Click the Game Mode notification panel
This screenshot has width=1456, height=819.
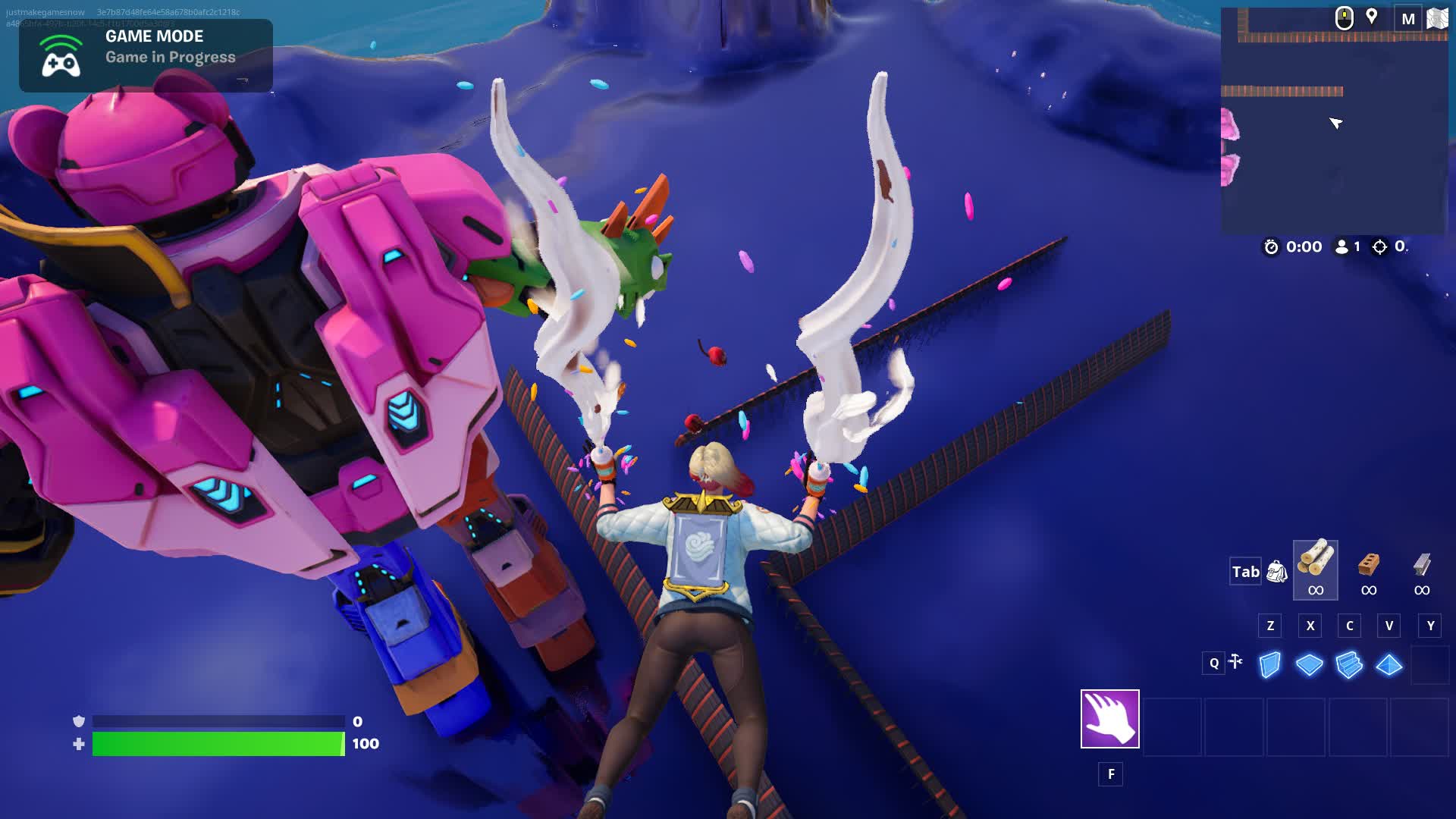[146, 55]
